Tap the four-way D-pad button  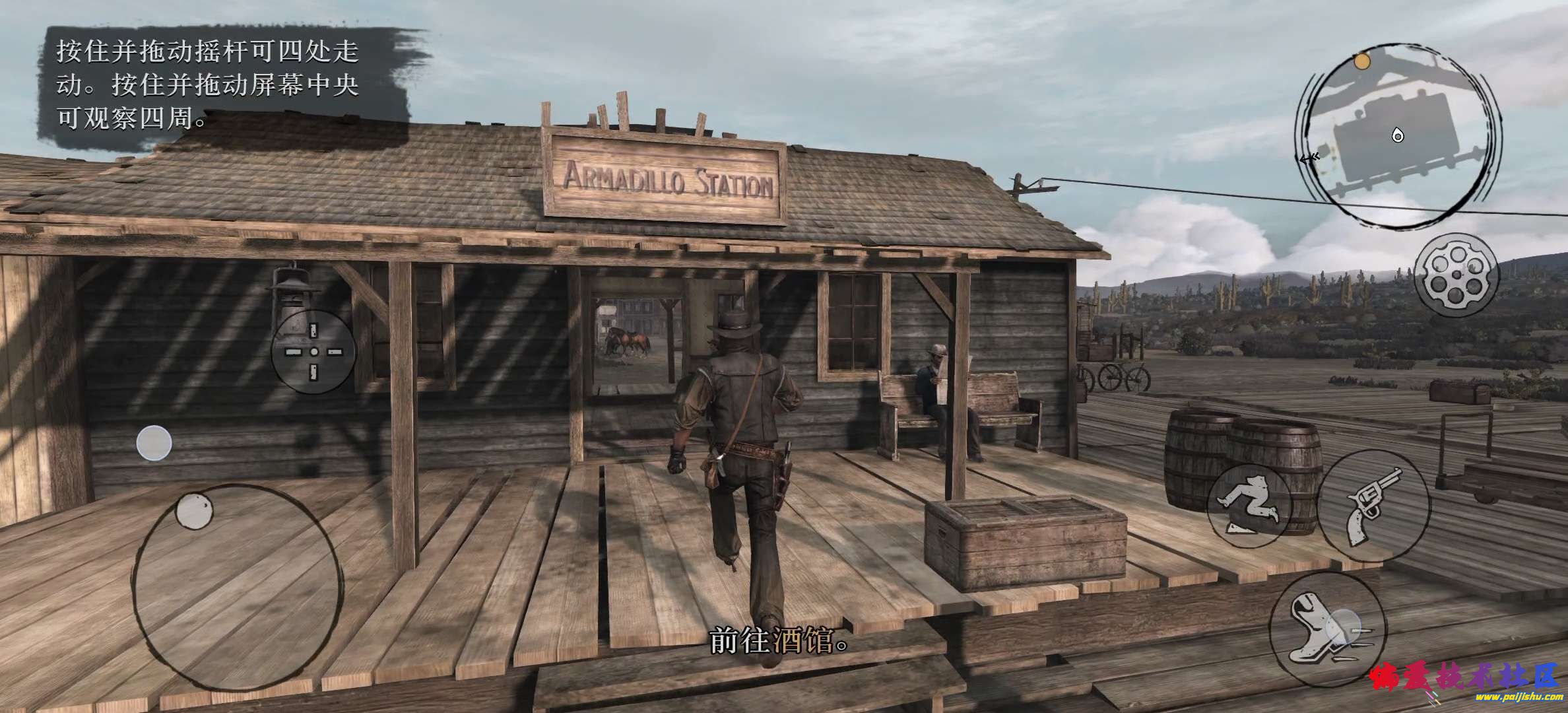tap(313, 352)
